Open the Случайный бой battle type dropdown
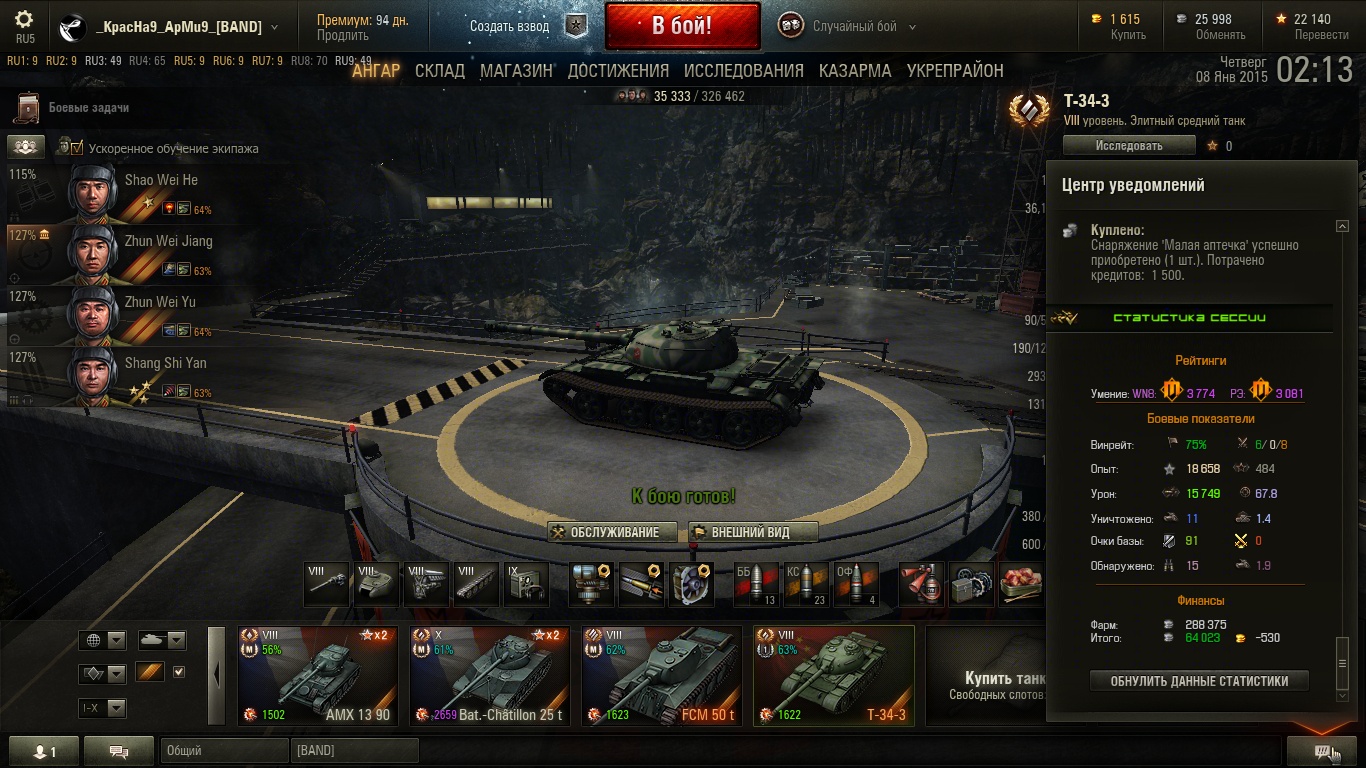Image resolution: width=1366 pixels, height=768 pixels. coord(863,27)
